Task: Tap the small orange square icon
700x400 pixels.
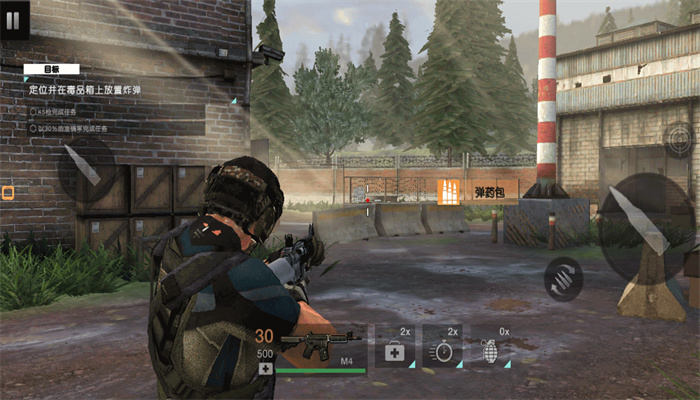Action: (x=8, y=193)
